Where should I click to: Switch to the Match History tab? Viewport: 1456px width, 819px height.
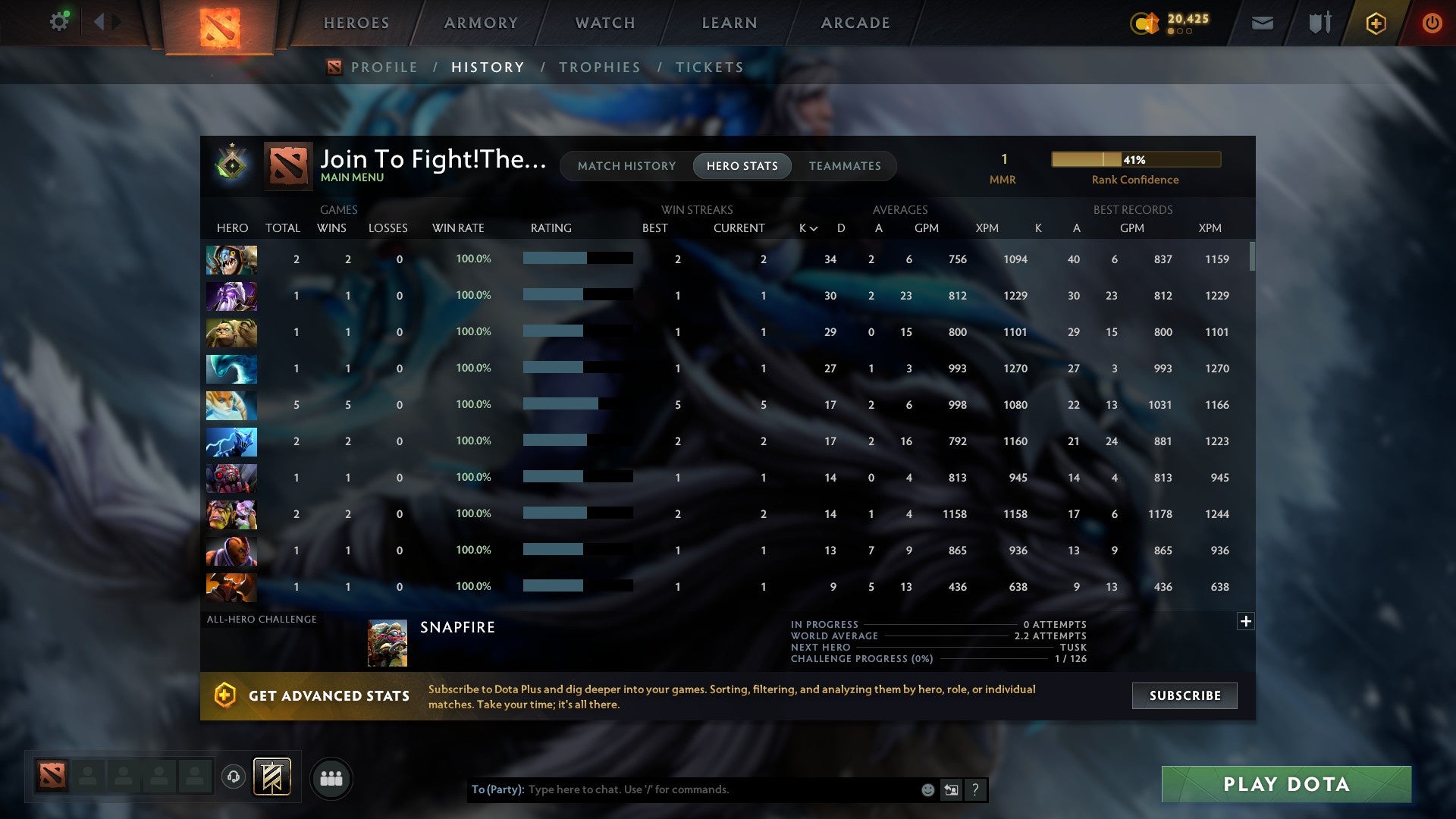[626, 165]
